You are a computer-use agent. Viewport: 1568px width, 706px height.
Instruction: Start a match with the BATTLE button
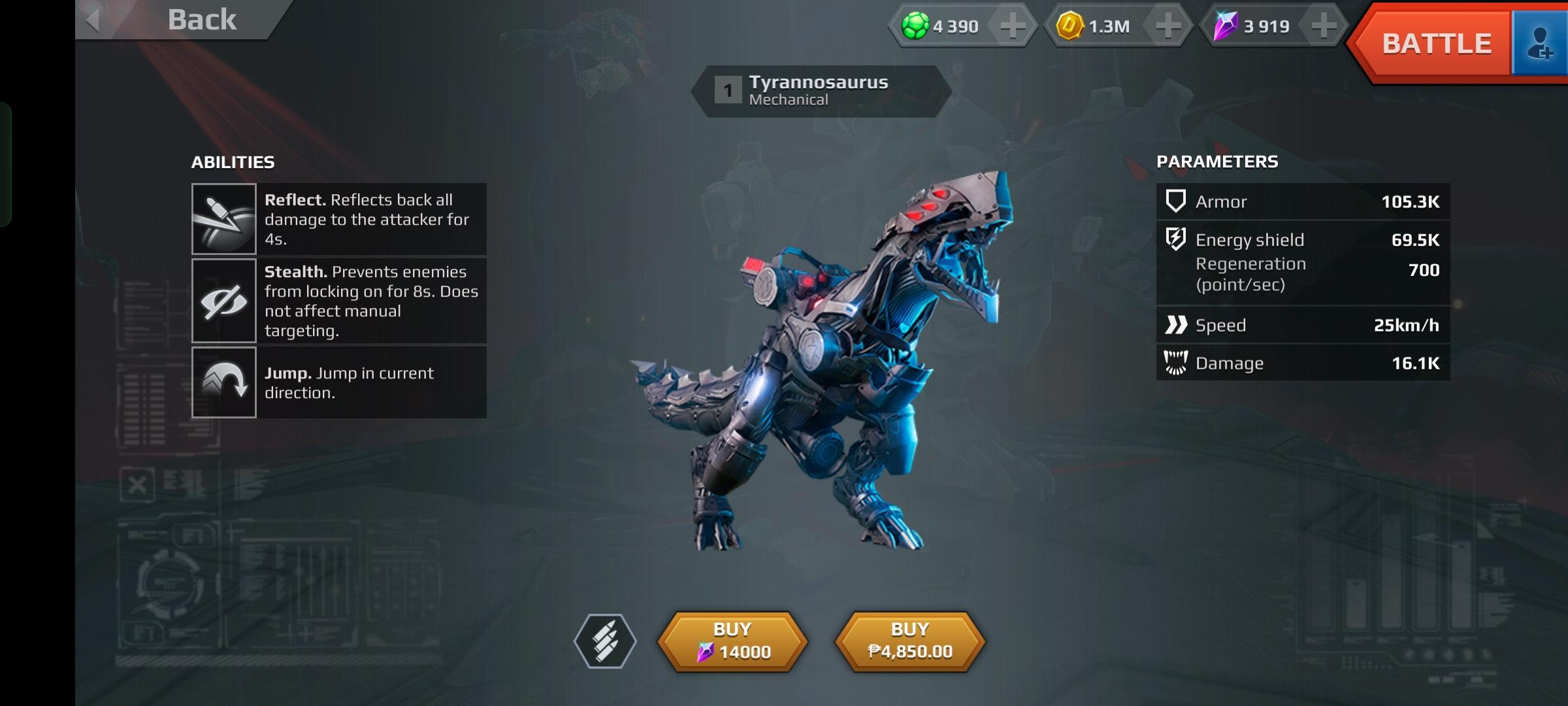(x=1435, y=44)
